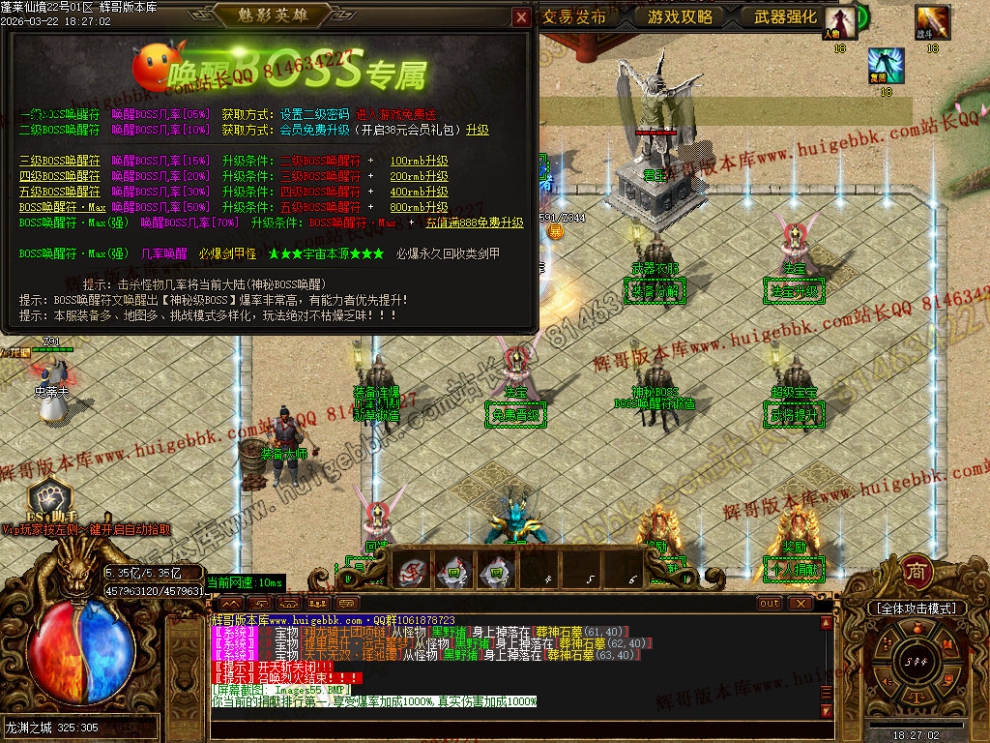Click the 200rmb升级 upgrade link
This screenshot has height=743, width=990.
coord(419,176)
